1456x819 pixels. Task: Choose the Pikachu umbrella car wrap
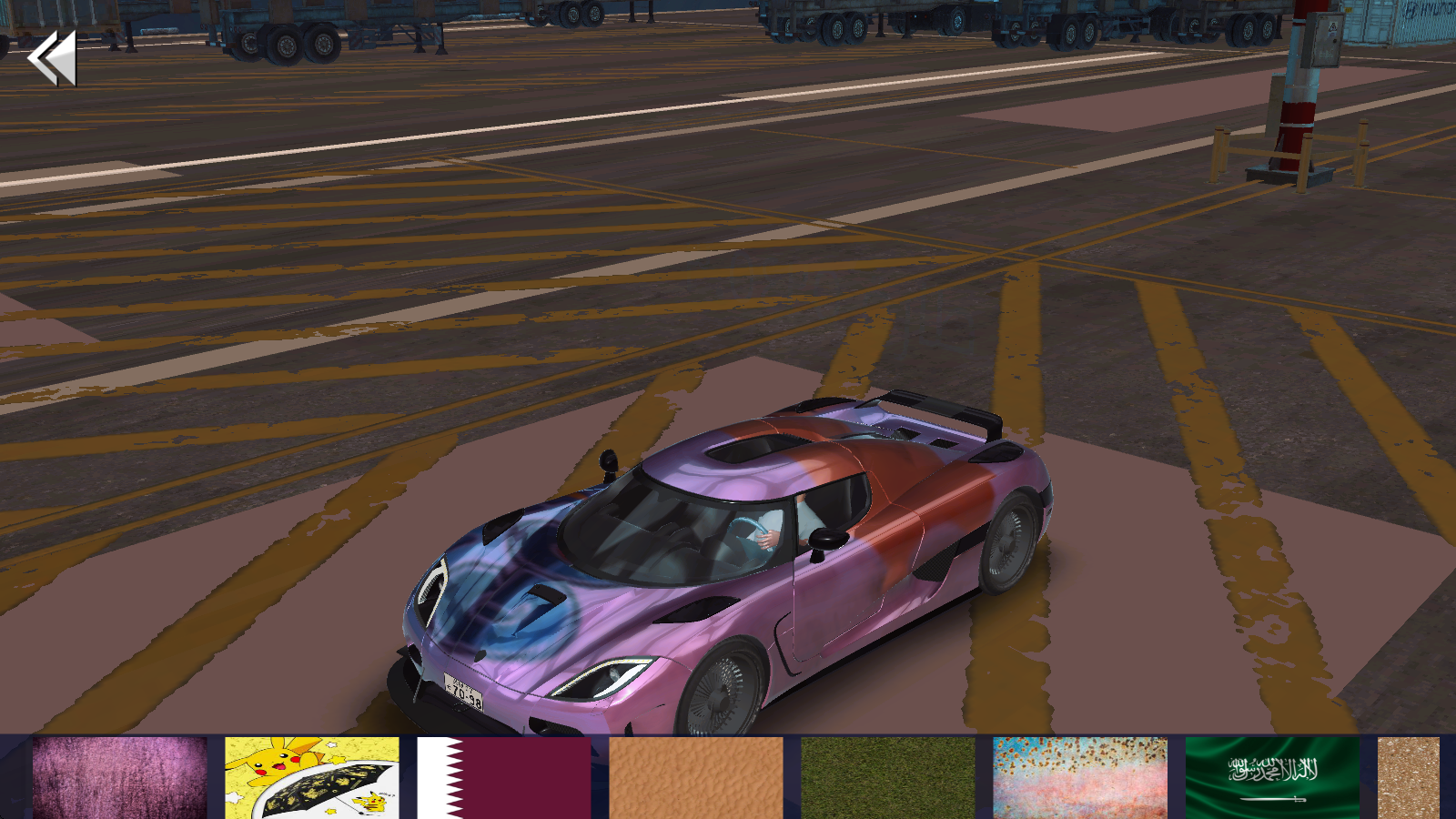click(x=312, y=778)
